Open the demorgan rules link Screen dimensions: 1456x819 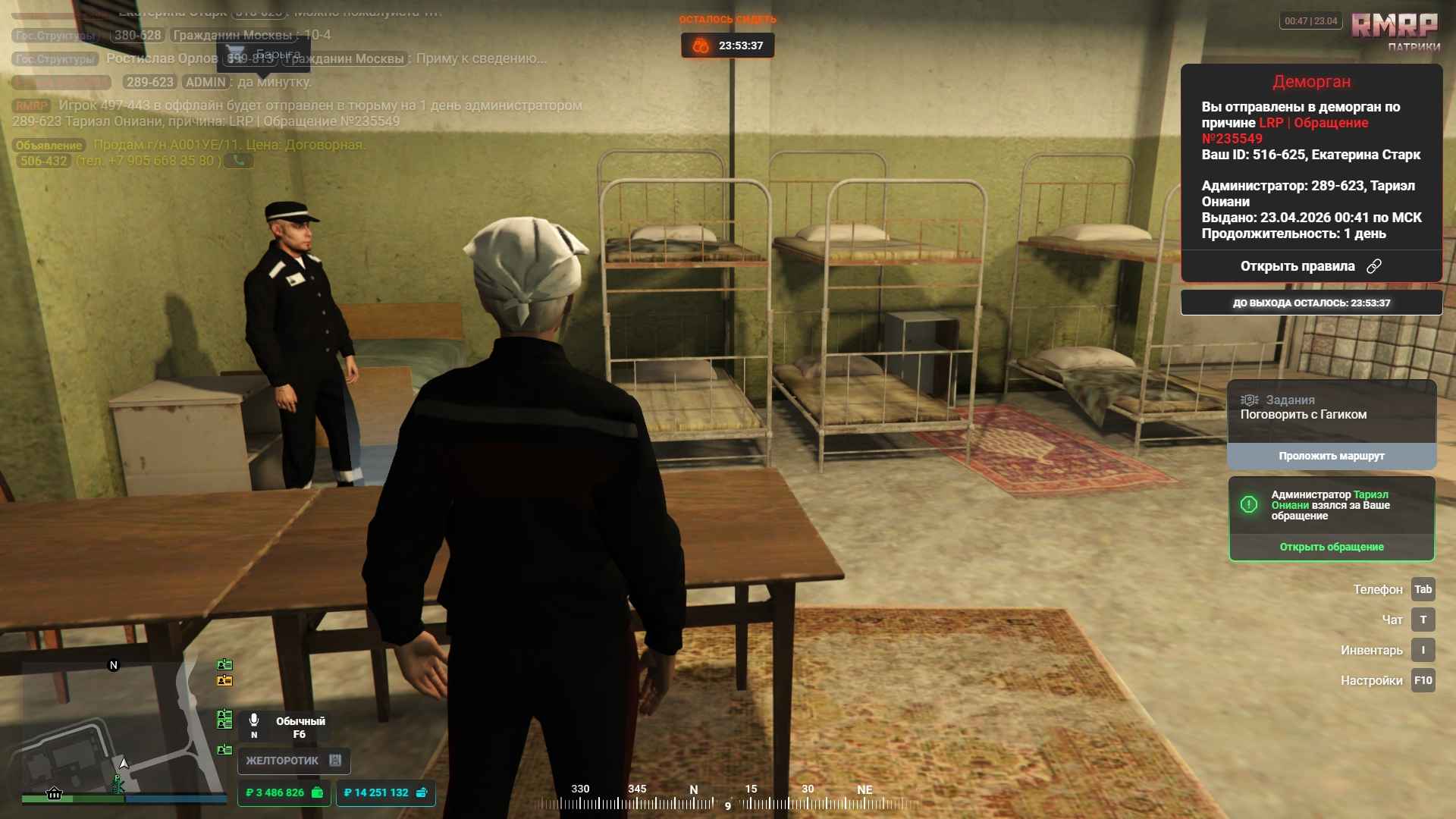click(x=1310, y=266)
